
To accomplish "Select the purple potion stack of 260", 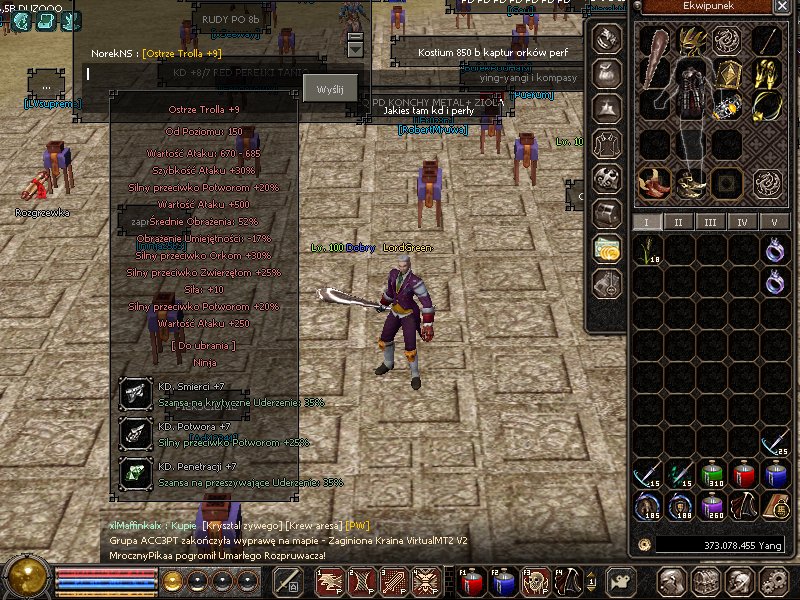I will (712, 506).
